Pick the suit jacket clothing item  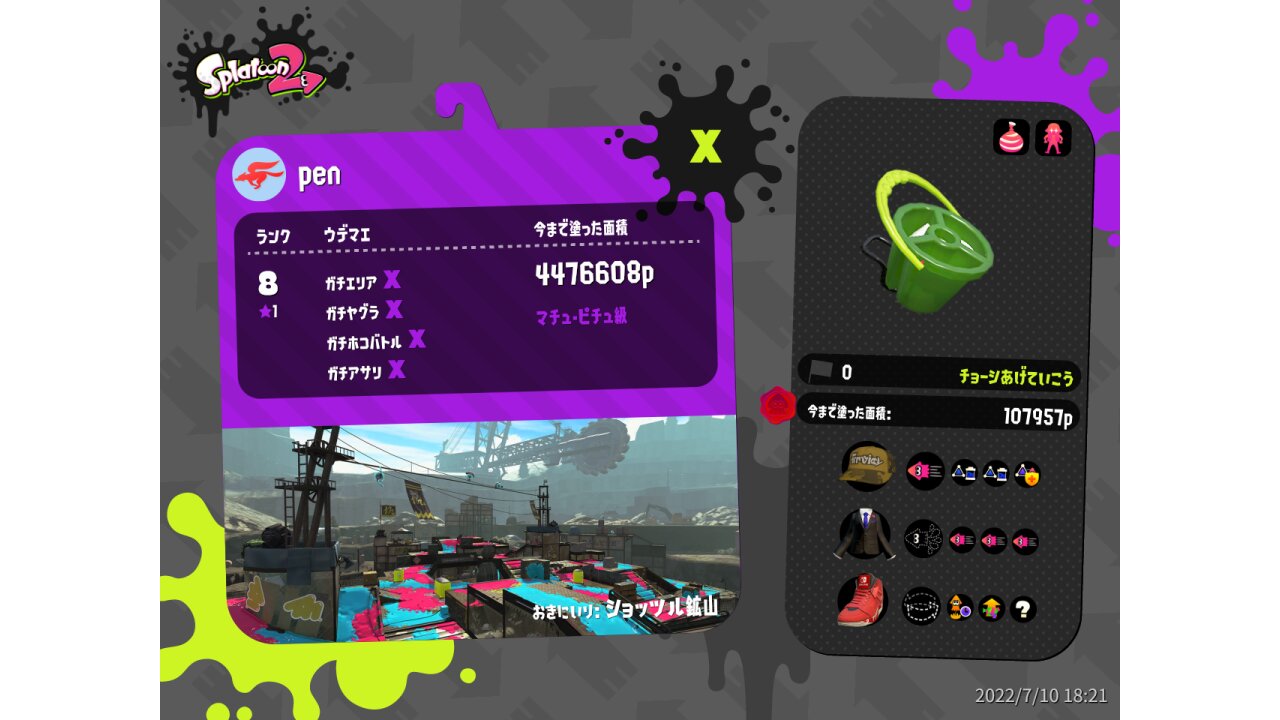point(864,535)
